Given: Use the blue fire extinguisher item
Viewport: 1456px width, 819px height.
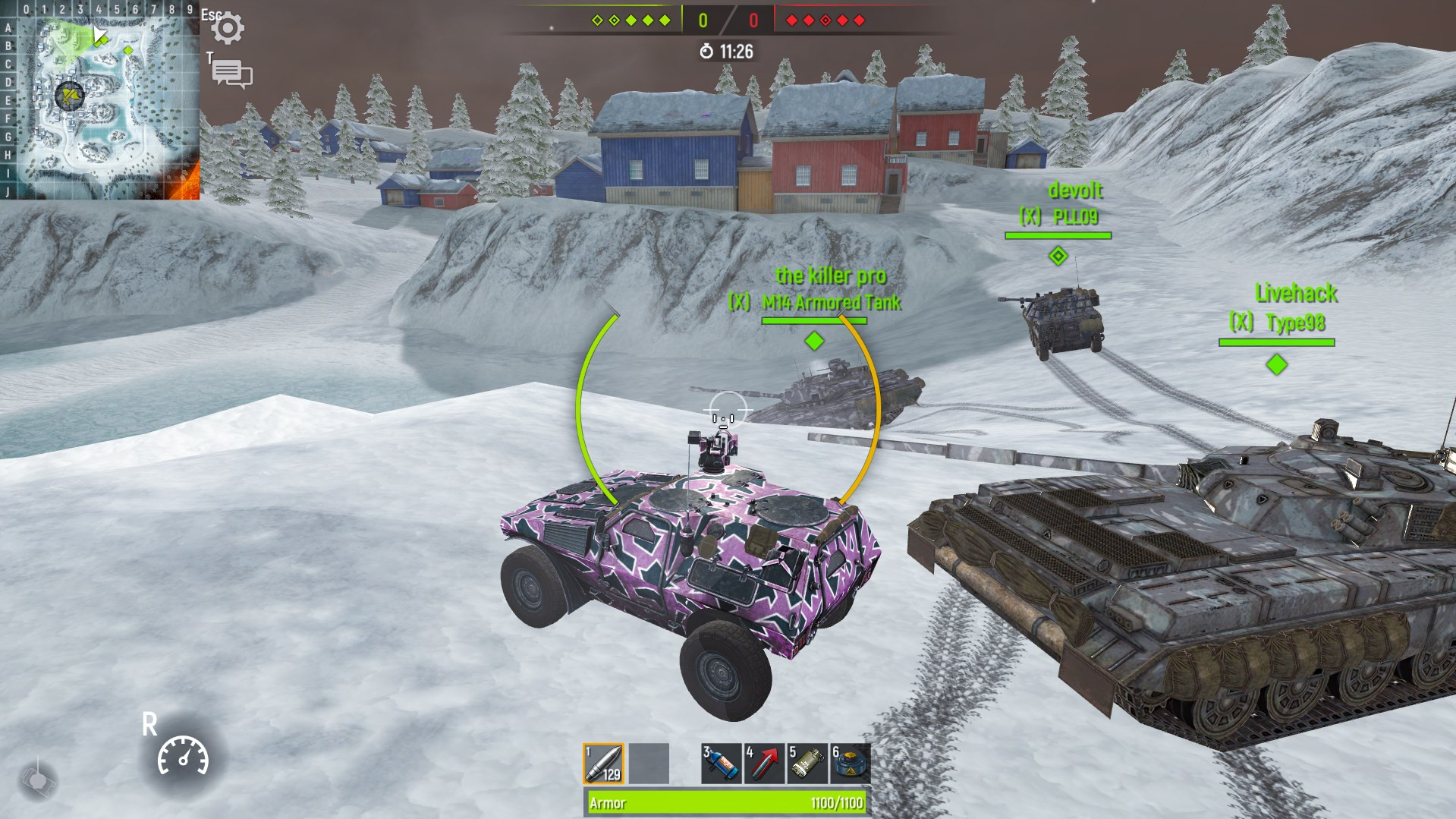Looking at the screenshot, I should pyautogui.click(x=721, y=763).
